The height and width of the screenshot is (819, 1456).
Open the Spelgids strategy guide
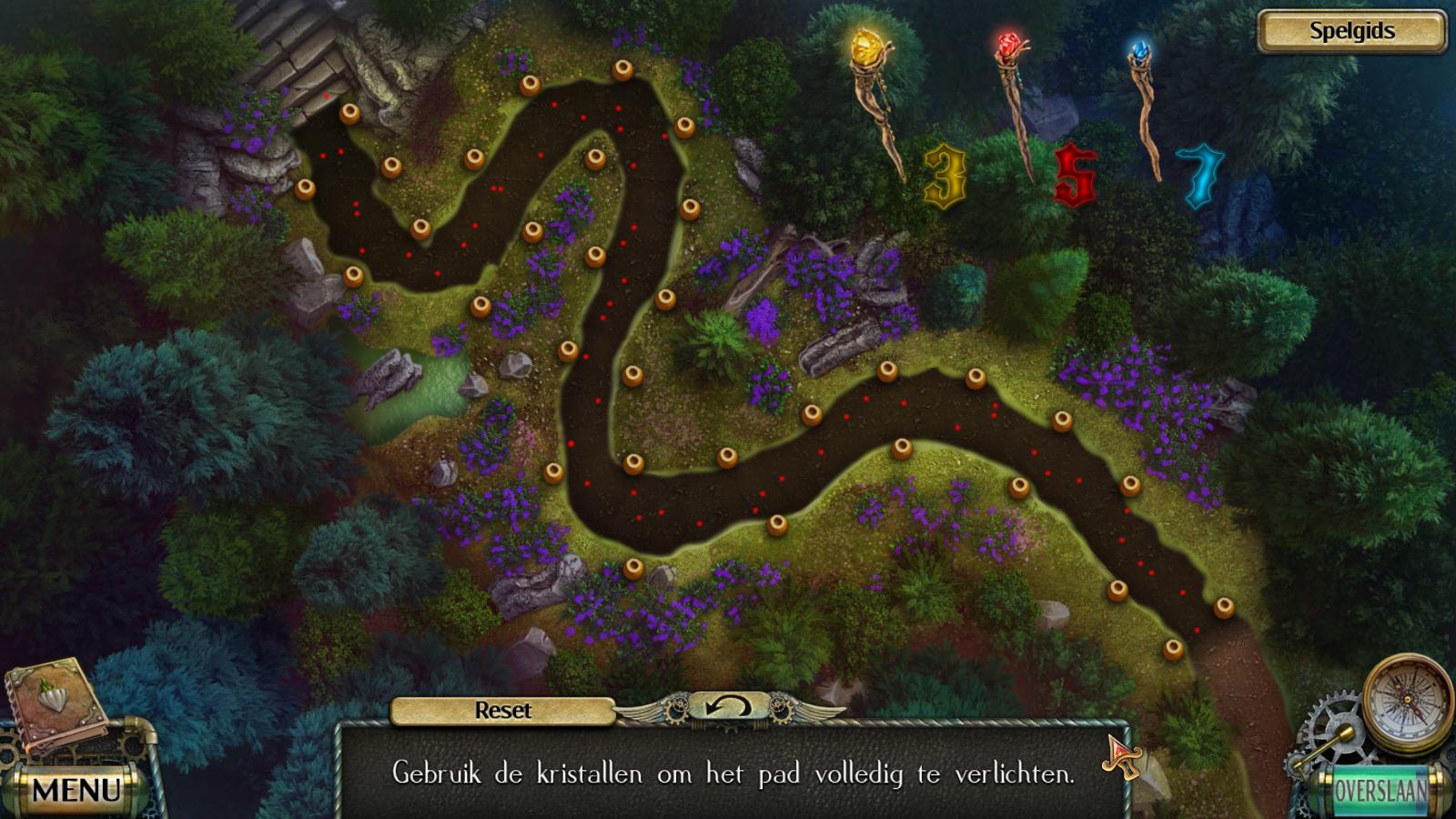(1351, 31)
